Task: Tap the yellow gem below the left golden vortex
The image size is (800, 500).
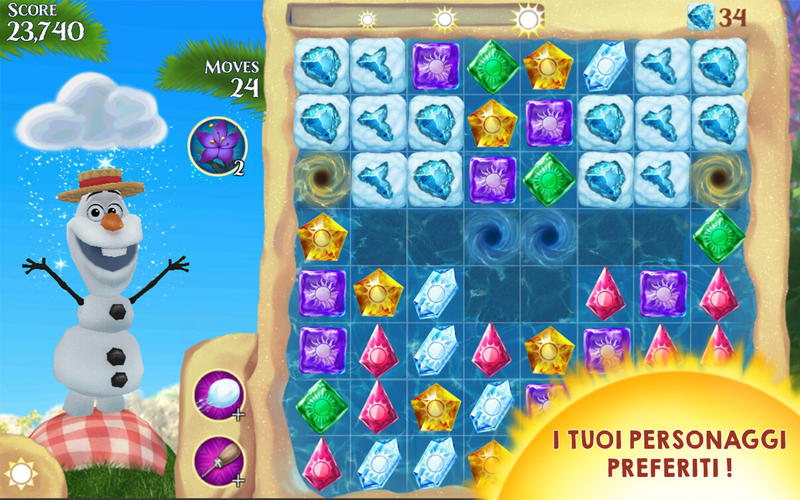Action: tap(322, 236)
